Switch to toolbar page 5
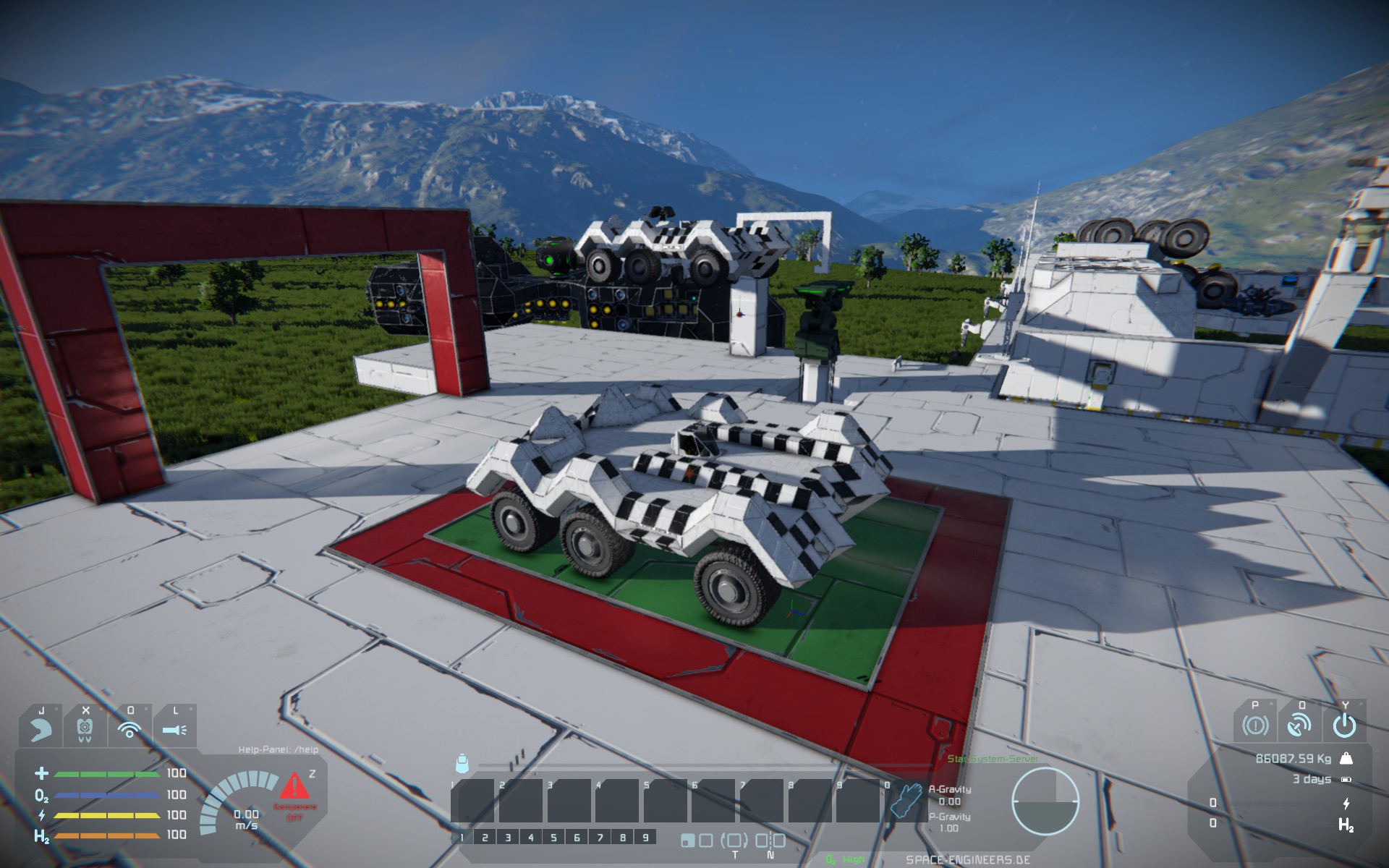Screen dimensions: 1389x868 [x=553, y=838]
